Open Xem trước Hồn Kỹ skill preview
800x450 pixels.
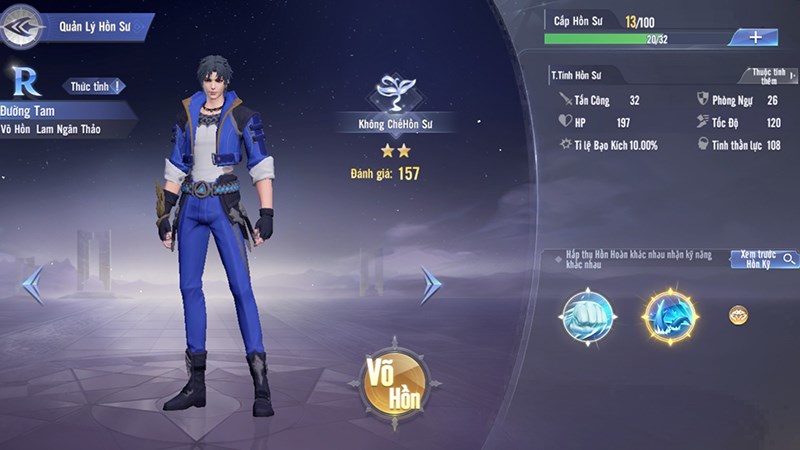point(764,258)
